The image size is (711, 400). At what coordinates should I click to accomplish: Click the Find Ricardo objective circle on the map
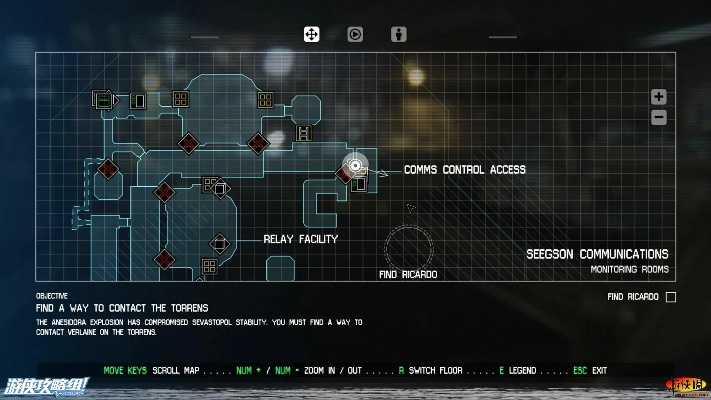(410, 245)
